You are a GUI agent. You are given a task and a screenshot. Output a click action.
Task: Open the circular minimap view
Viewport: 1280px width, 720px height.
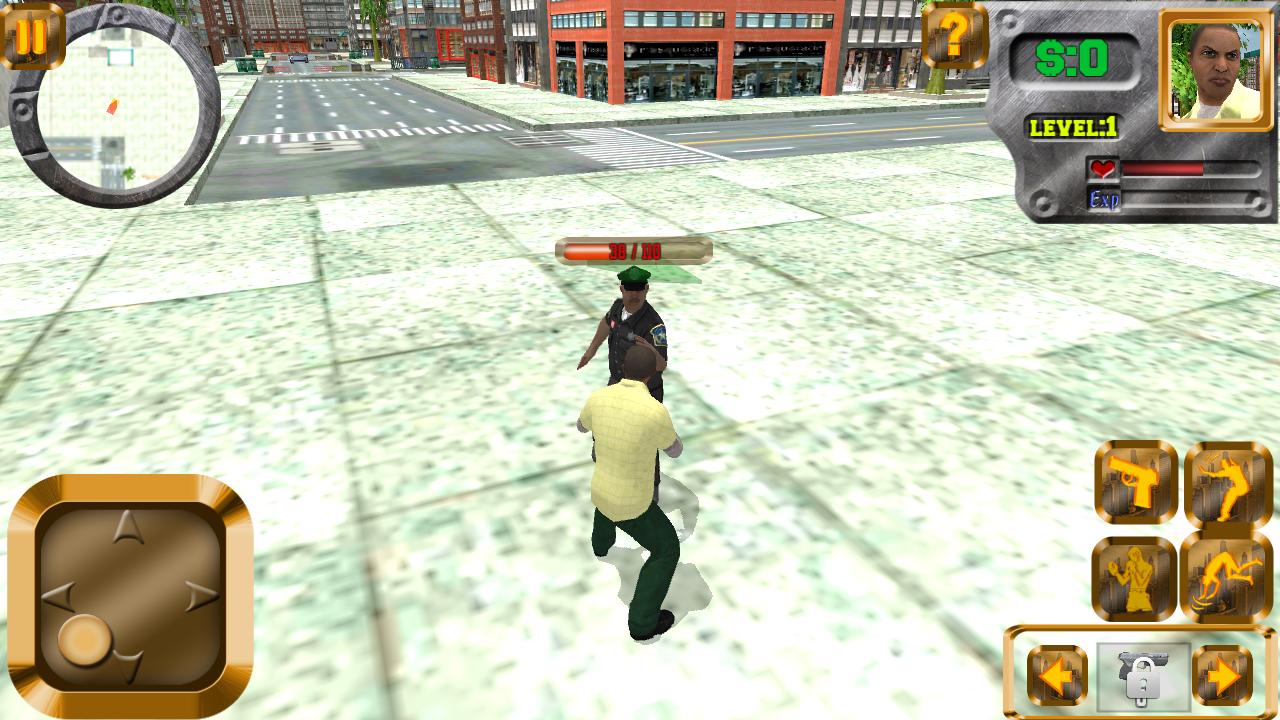pyautogui.click(x=112, y=104)
